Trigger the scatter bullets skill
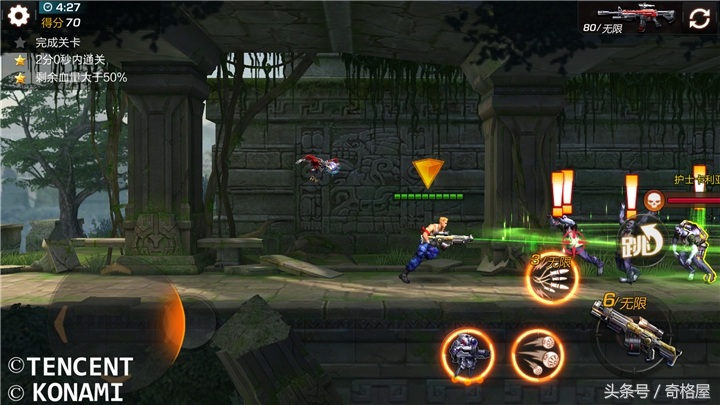Viewport: 720px width, 405px height. coord(537,354)
